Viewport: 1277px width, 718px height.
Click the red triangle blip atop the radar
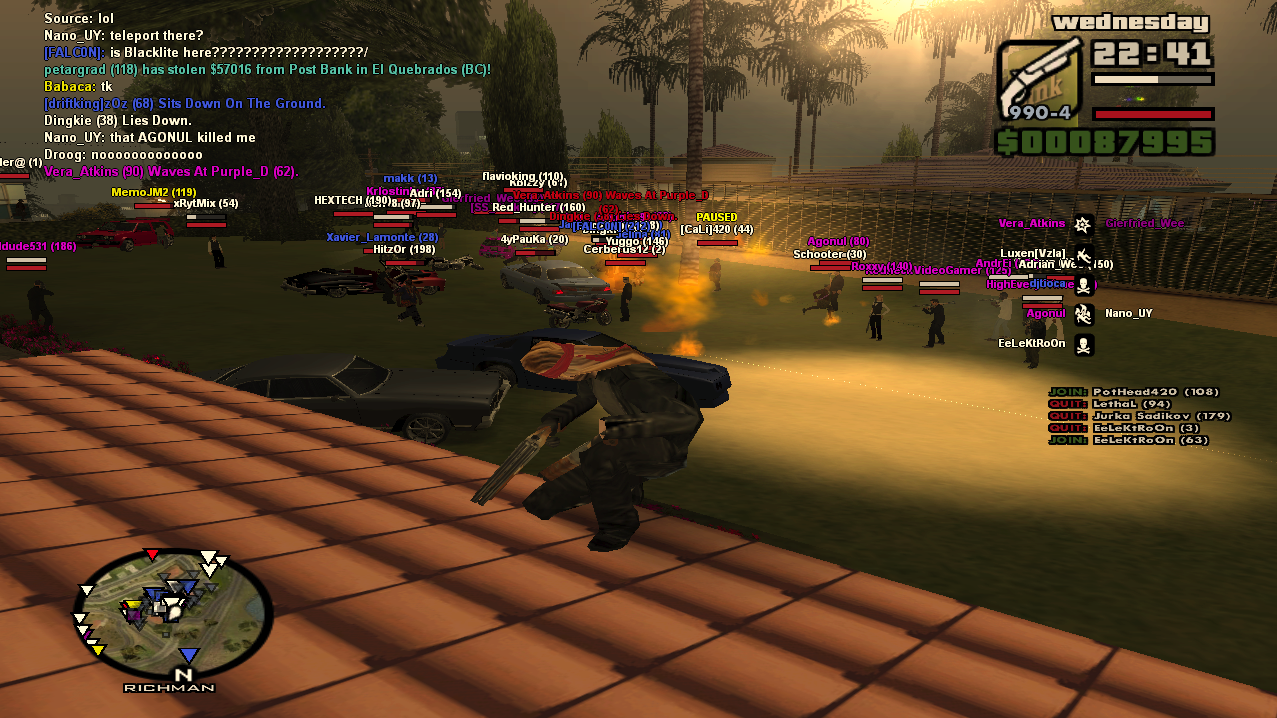tap(152, 554)
